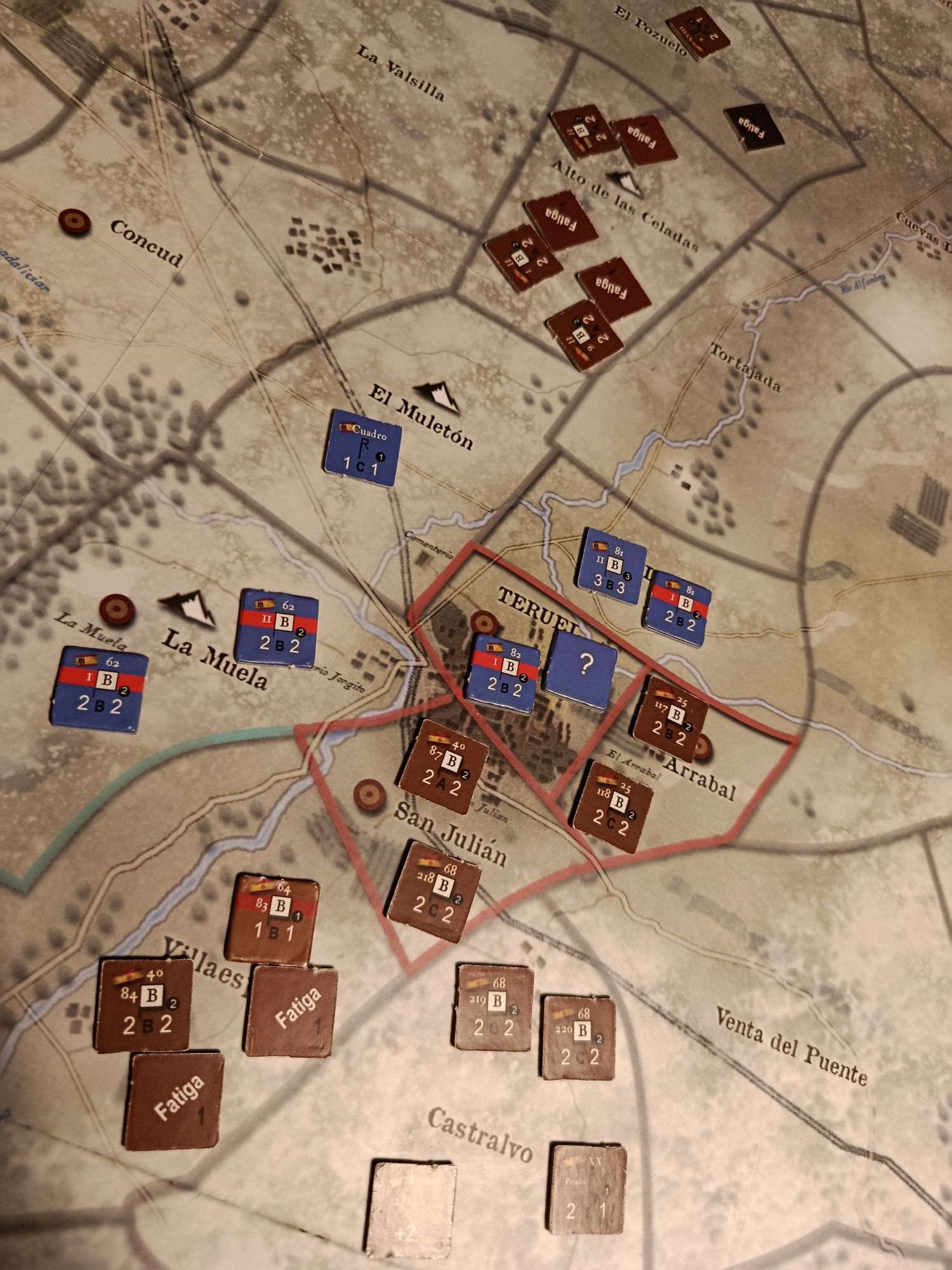Choose brown 87 brigade 2A2 counter
This screenshot has width=952, height=1270.
[444, 766]
